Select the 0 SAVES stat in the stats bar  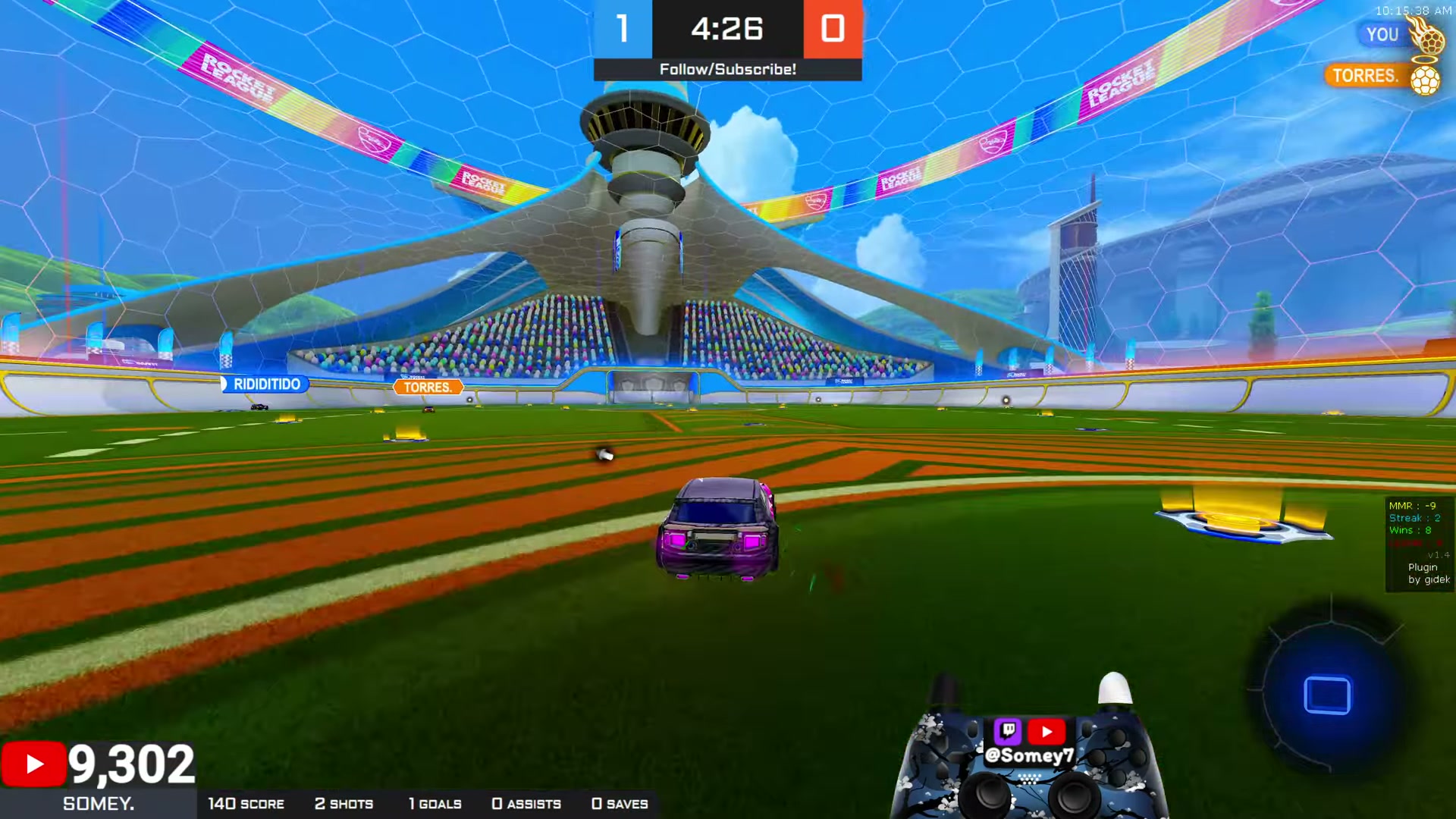point(620,804)
